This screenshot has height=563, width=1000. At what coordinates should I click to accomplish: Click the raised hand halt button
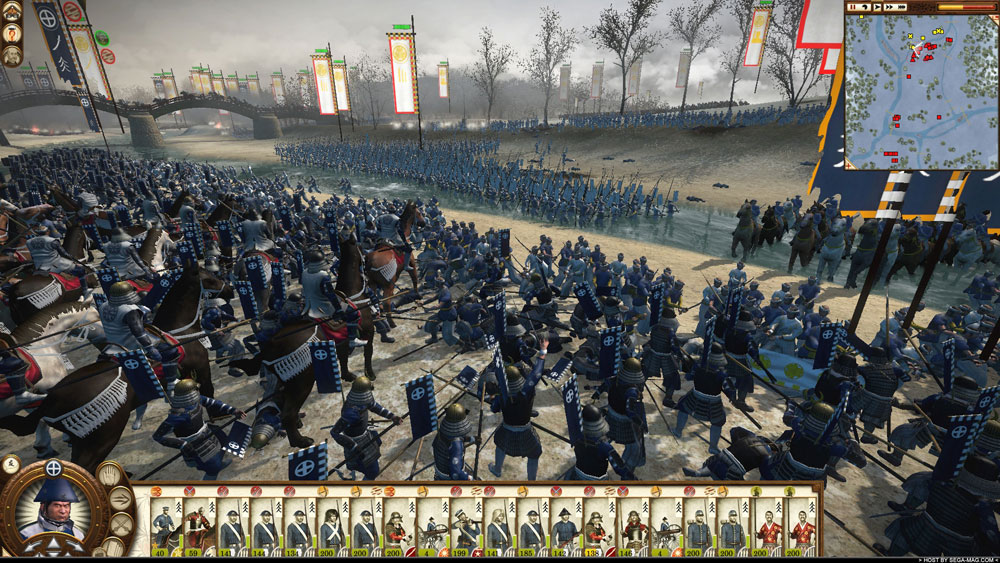(111, 473)
